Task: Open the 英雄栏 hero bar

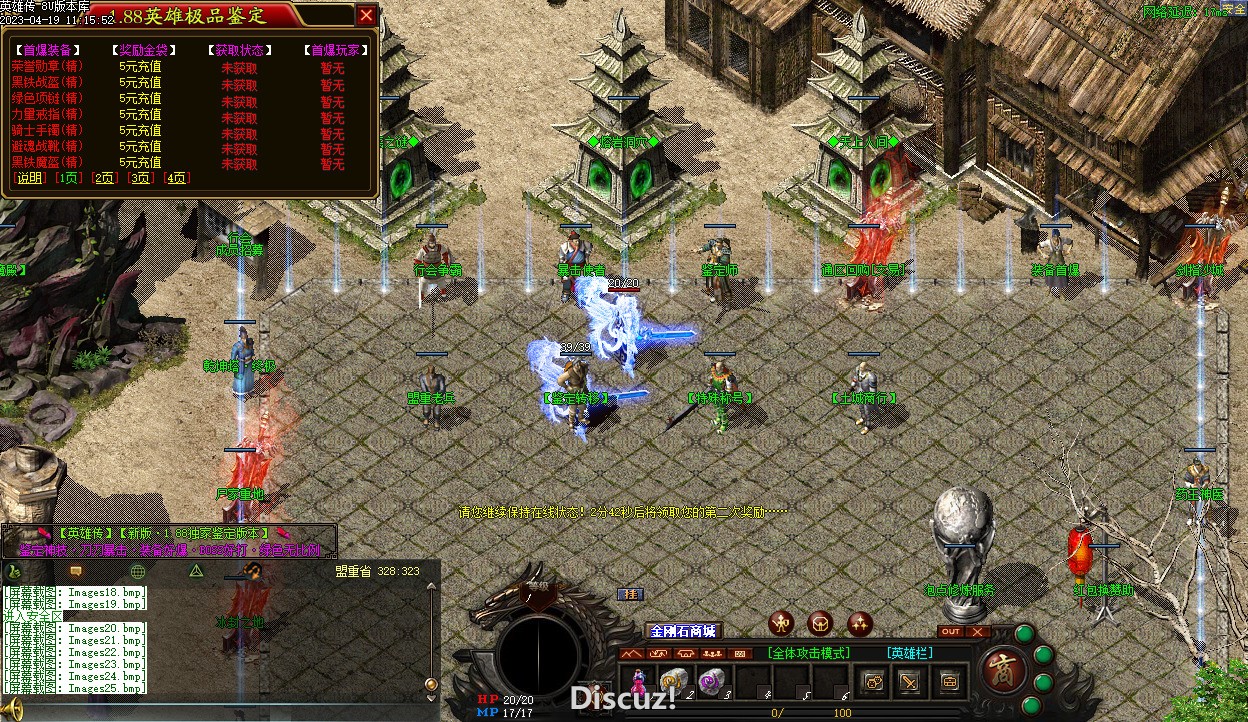Action: tap(909, 653)
